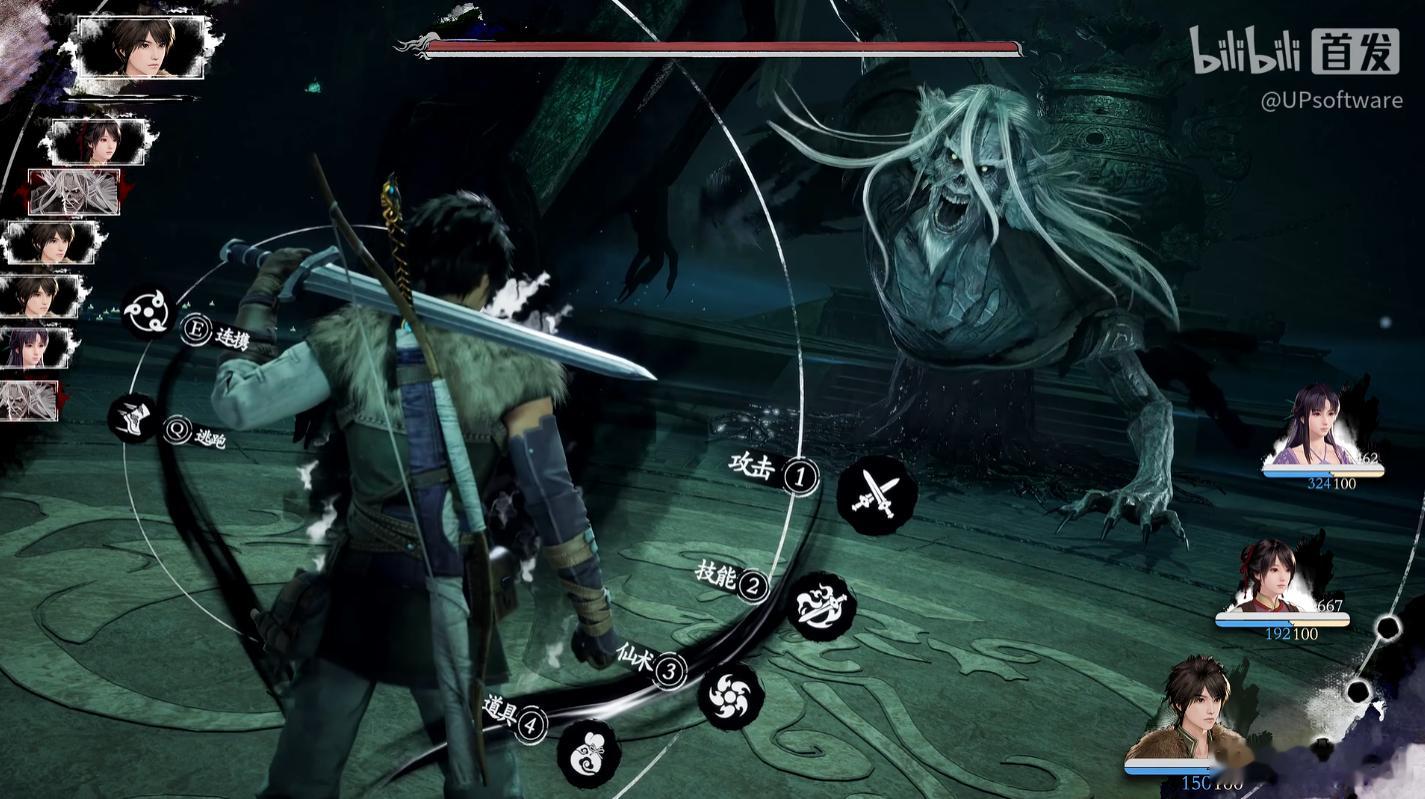Image resolution: width=1425 pixels, height=799 pixels.
Task: Open the 技能 skills command icon
Action: 821,605
